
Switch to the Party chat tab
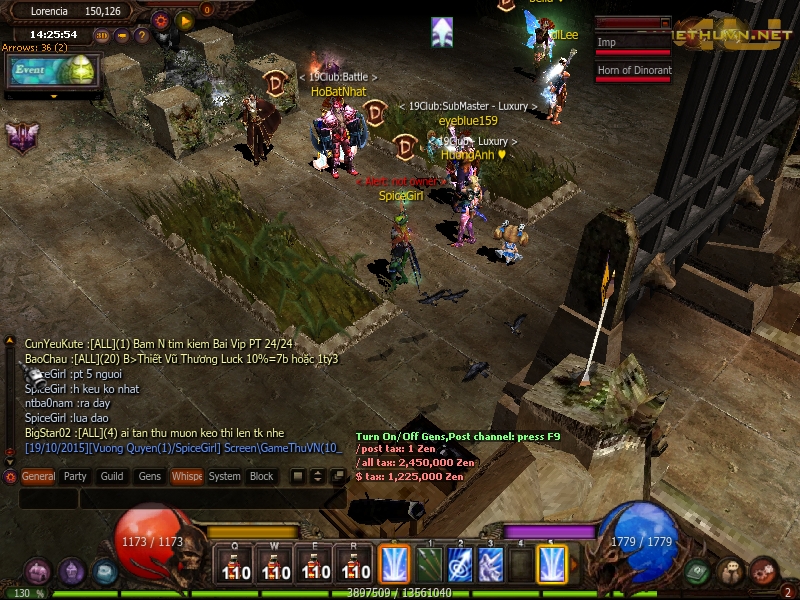[75, 477]
